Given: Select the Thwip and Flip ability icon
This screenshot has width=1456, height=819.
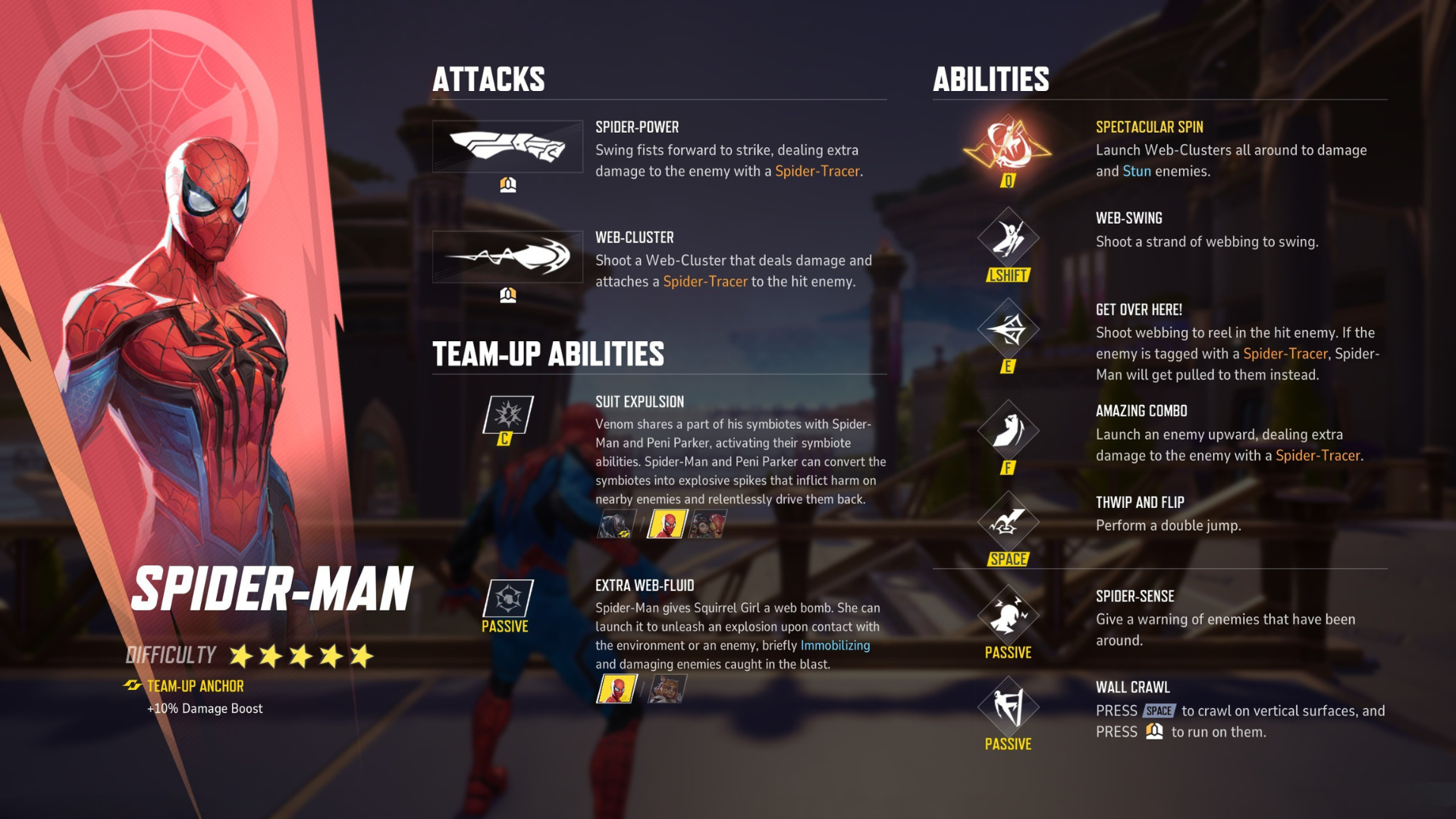Looking at the screenshot, I should (1007, 523).
